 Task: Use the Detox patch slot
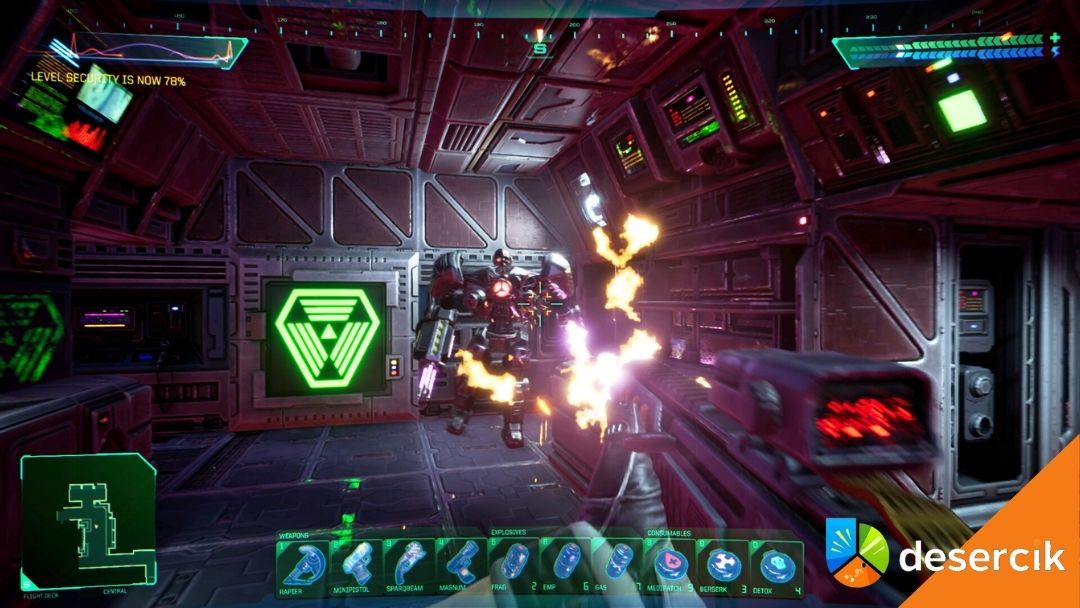tap(776, 565)
